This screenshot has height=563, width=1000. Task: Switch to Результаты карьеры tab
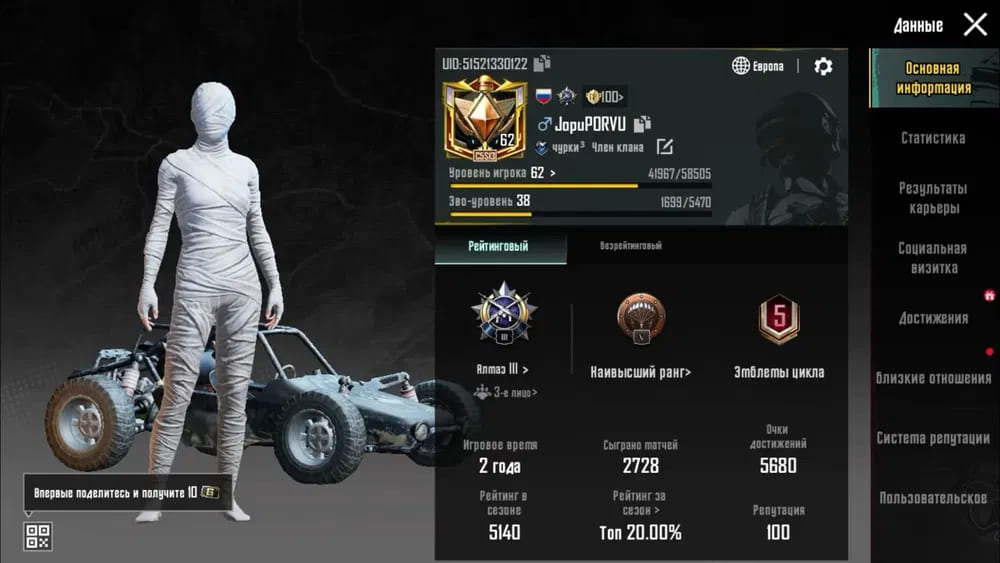tap(932, 198)
